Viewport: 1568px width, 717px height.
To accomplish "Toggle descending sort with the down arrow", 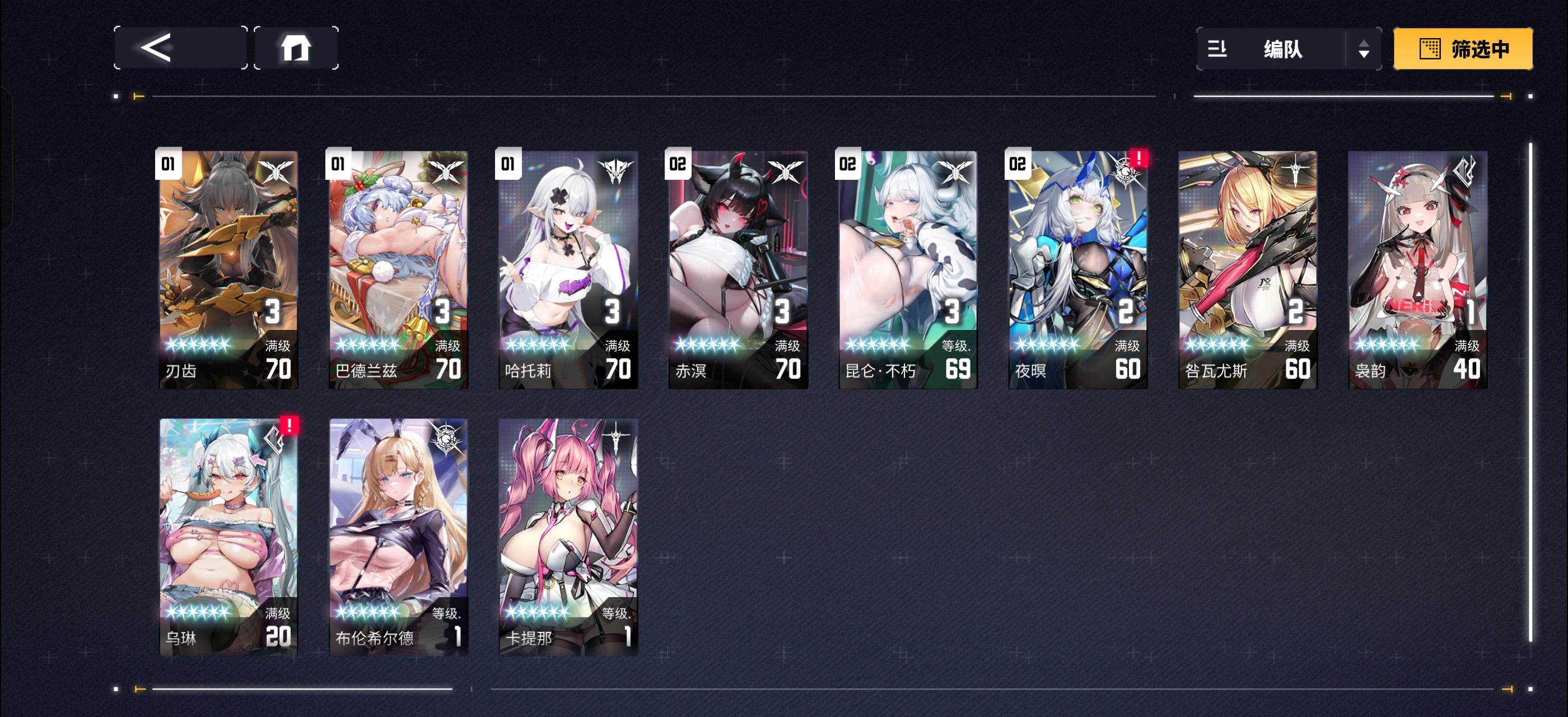I will [1365, 55].
